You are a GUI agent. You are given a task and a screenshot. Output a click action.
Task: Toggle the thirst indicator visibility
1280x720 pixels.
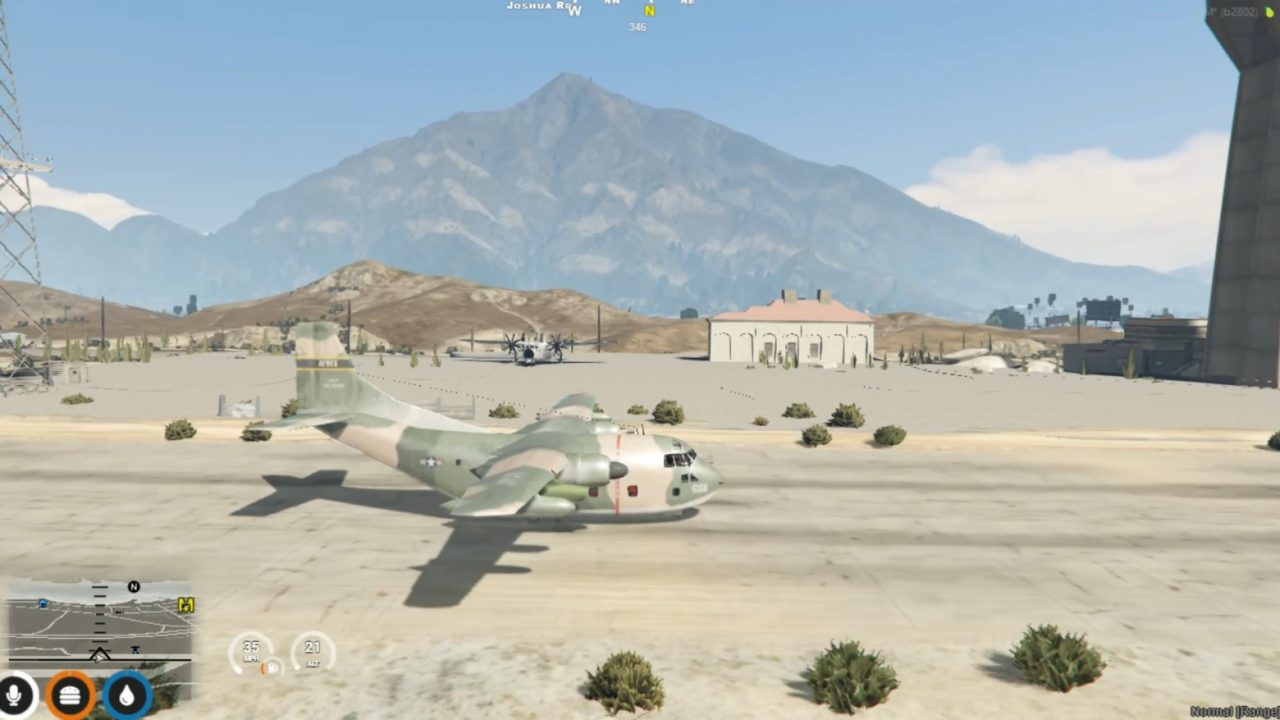tap(125, 692)
